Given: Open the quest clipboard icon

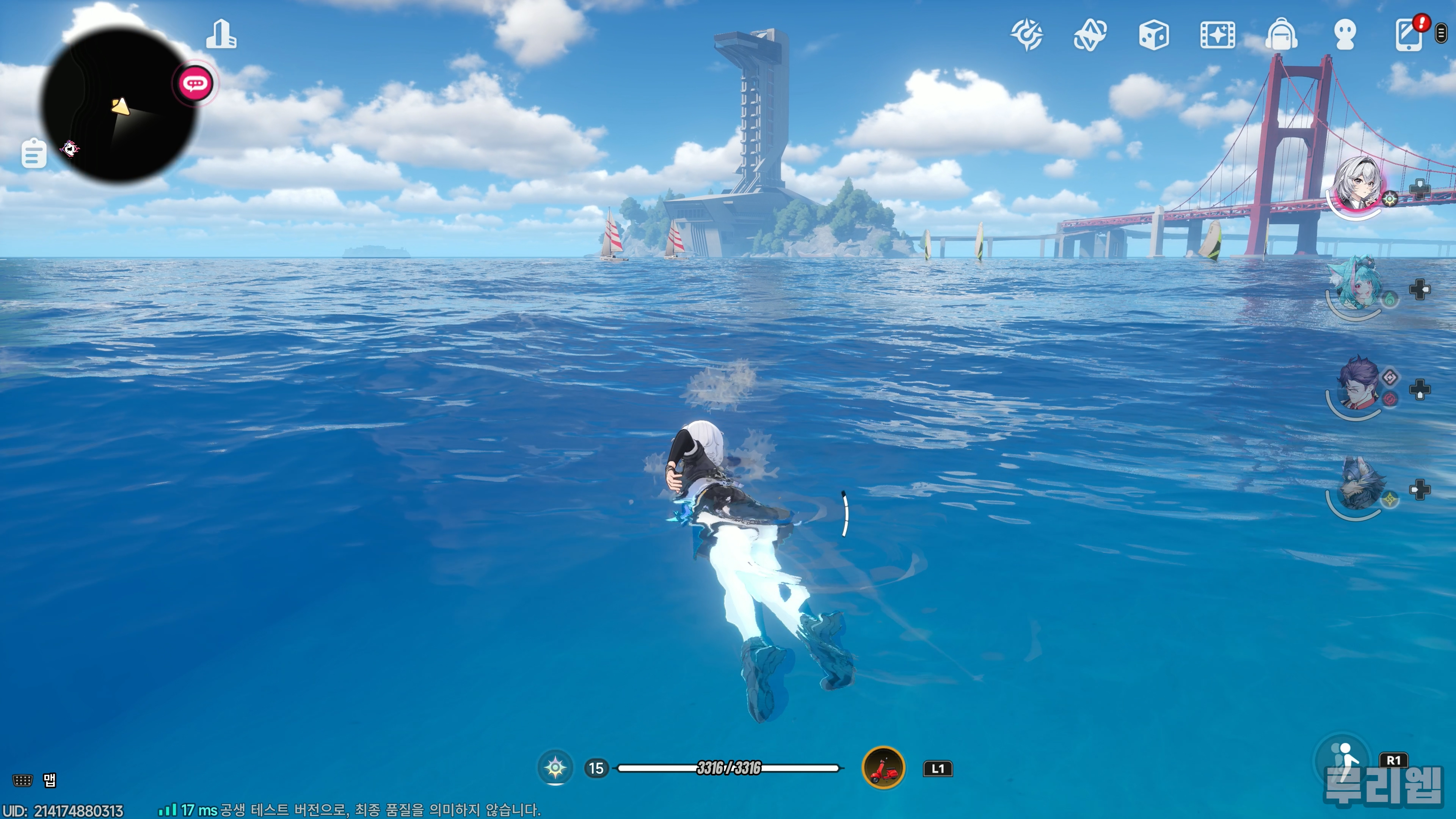Looking at the screenshot, I should click(x=34, y=153).
